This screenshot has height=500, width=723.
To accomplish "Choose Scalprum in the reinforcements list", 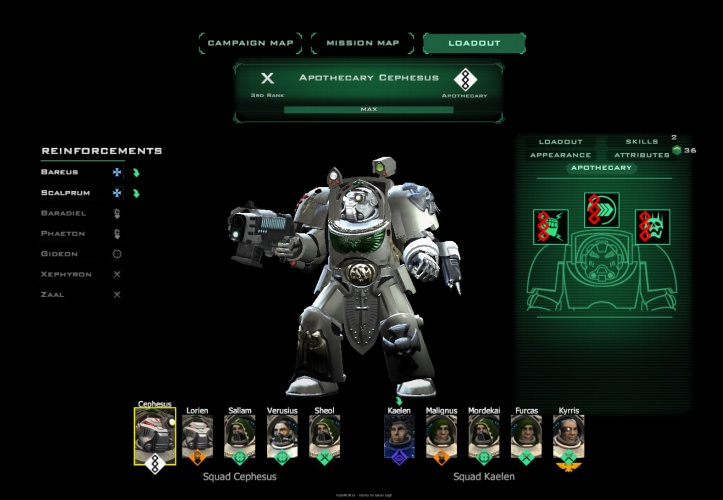I will coord(65,192).
